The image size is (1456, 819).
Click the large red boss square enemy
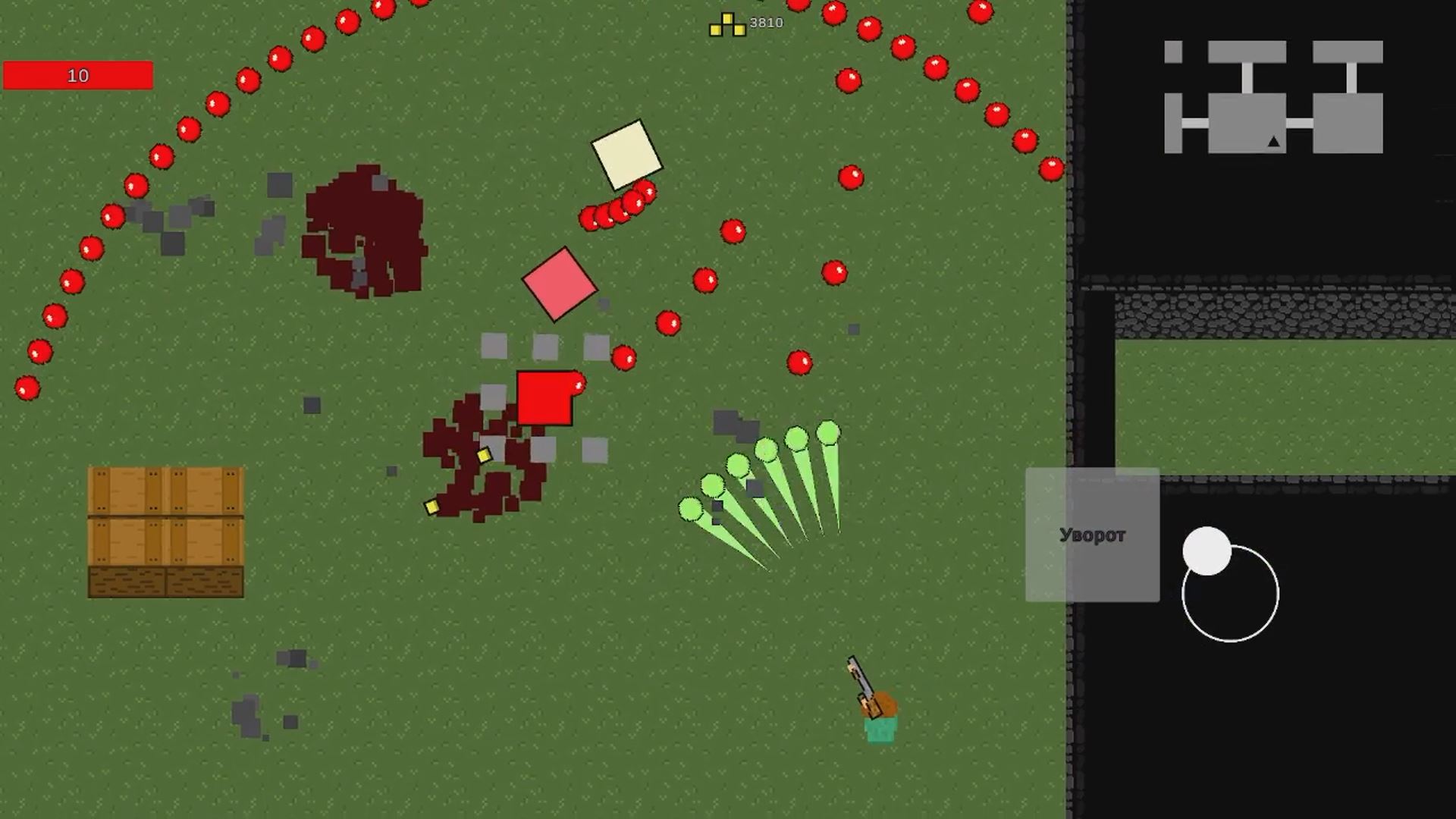coord(543,398)
